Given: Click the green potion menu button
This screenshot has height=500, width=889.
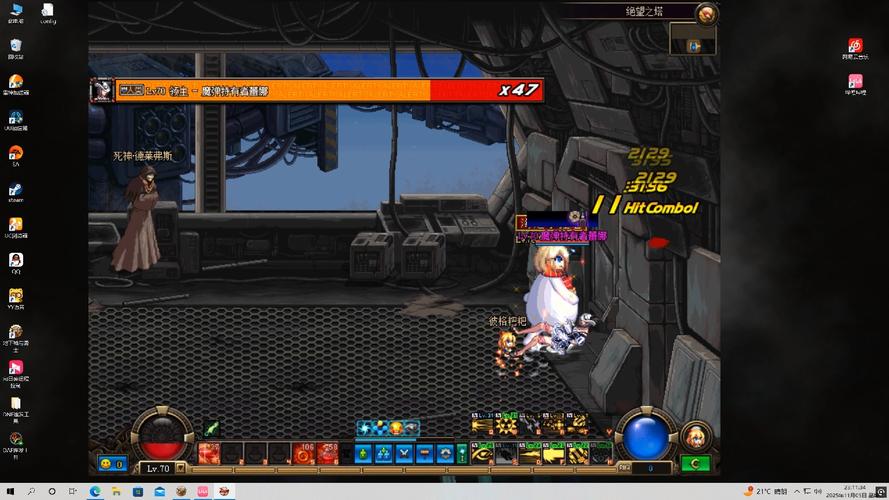Looking at the screenshot, I should pos(362,454).
